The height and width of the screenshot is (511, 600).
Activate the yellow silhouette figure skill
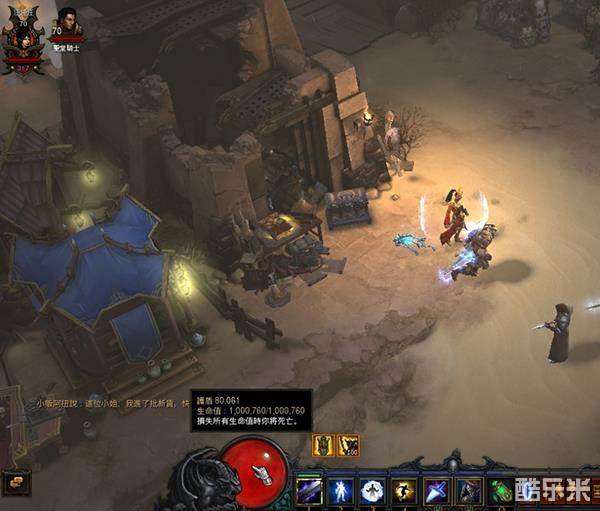[405, 491]
